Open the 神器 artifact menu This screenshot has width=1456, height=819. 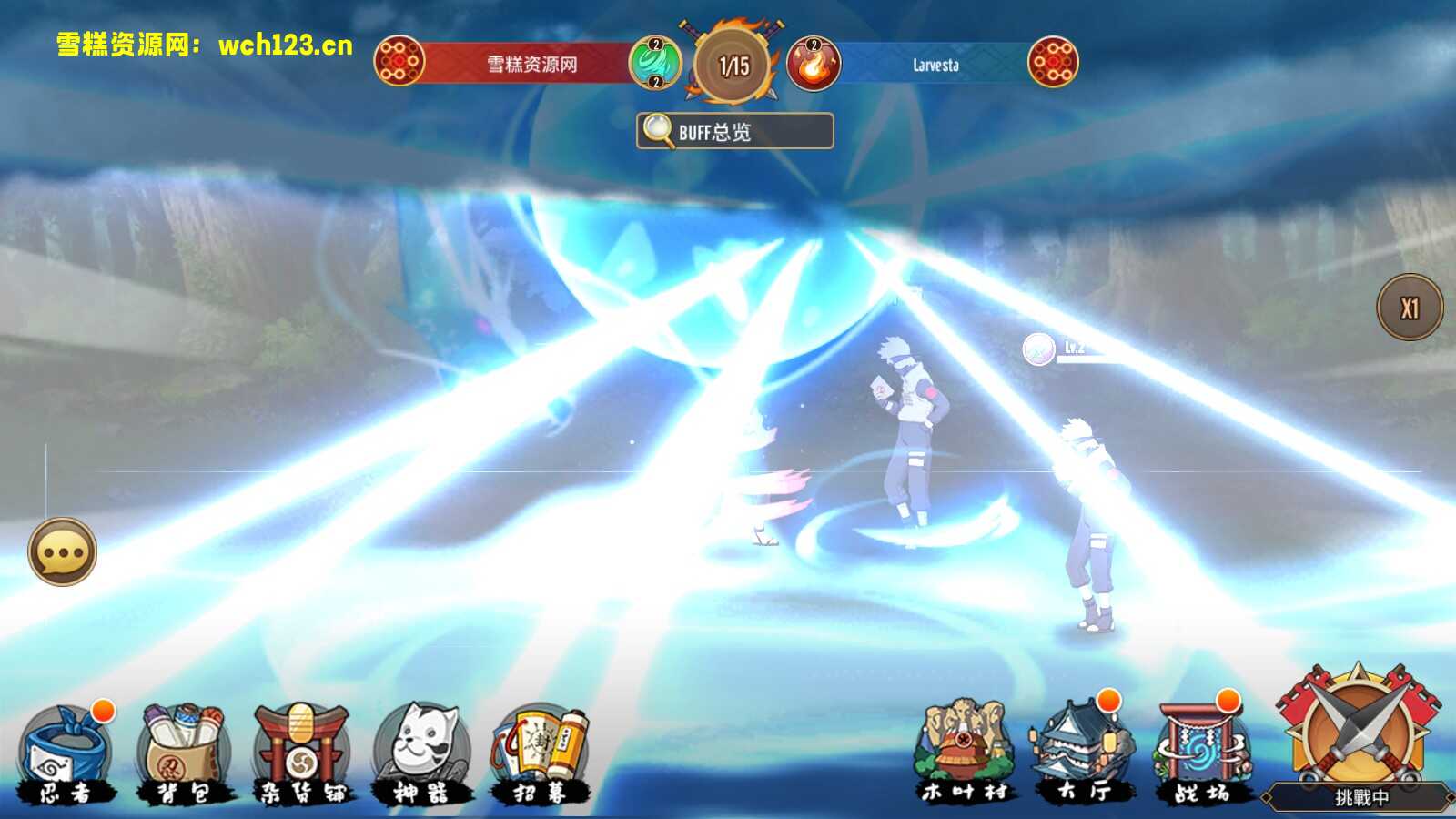pos(421,752)
